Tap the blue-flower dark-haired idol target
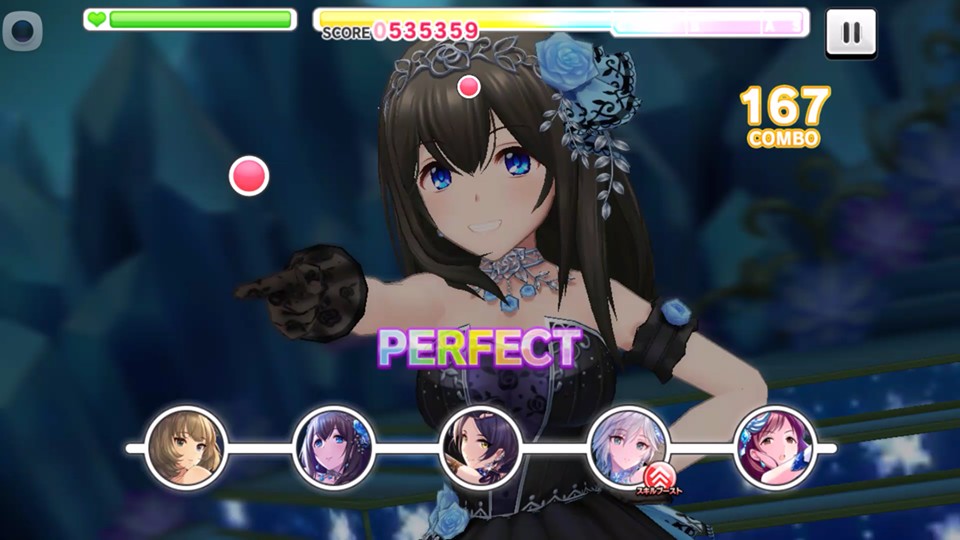Image resolution: width=960 pixels, height=540 pixels. click(334, 446)
